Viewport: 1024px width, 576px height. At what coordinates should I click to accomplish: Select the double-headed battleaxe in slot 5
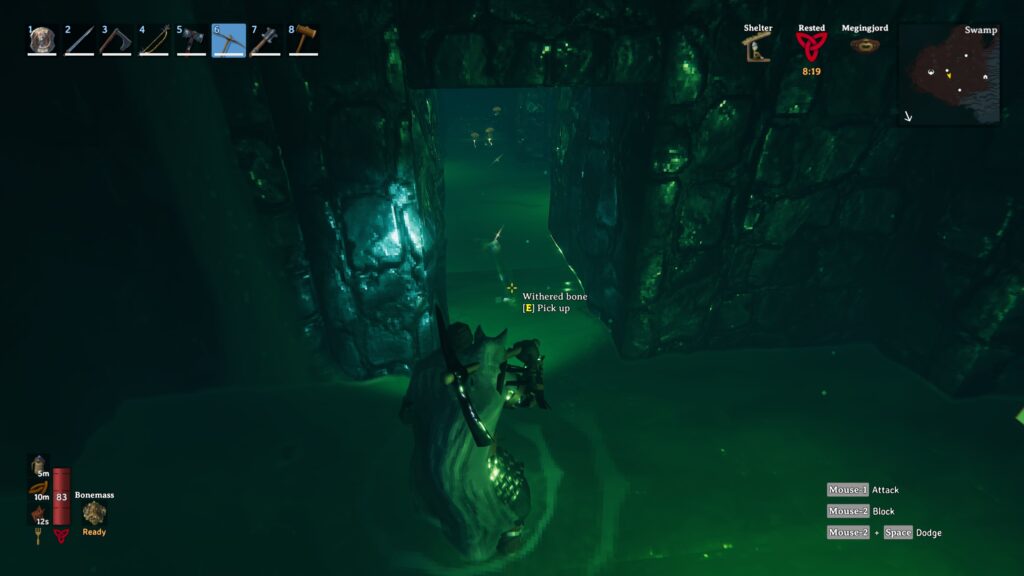[191, 40]
